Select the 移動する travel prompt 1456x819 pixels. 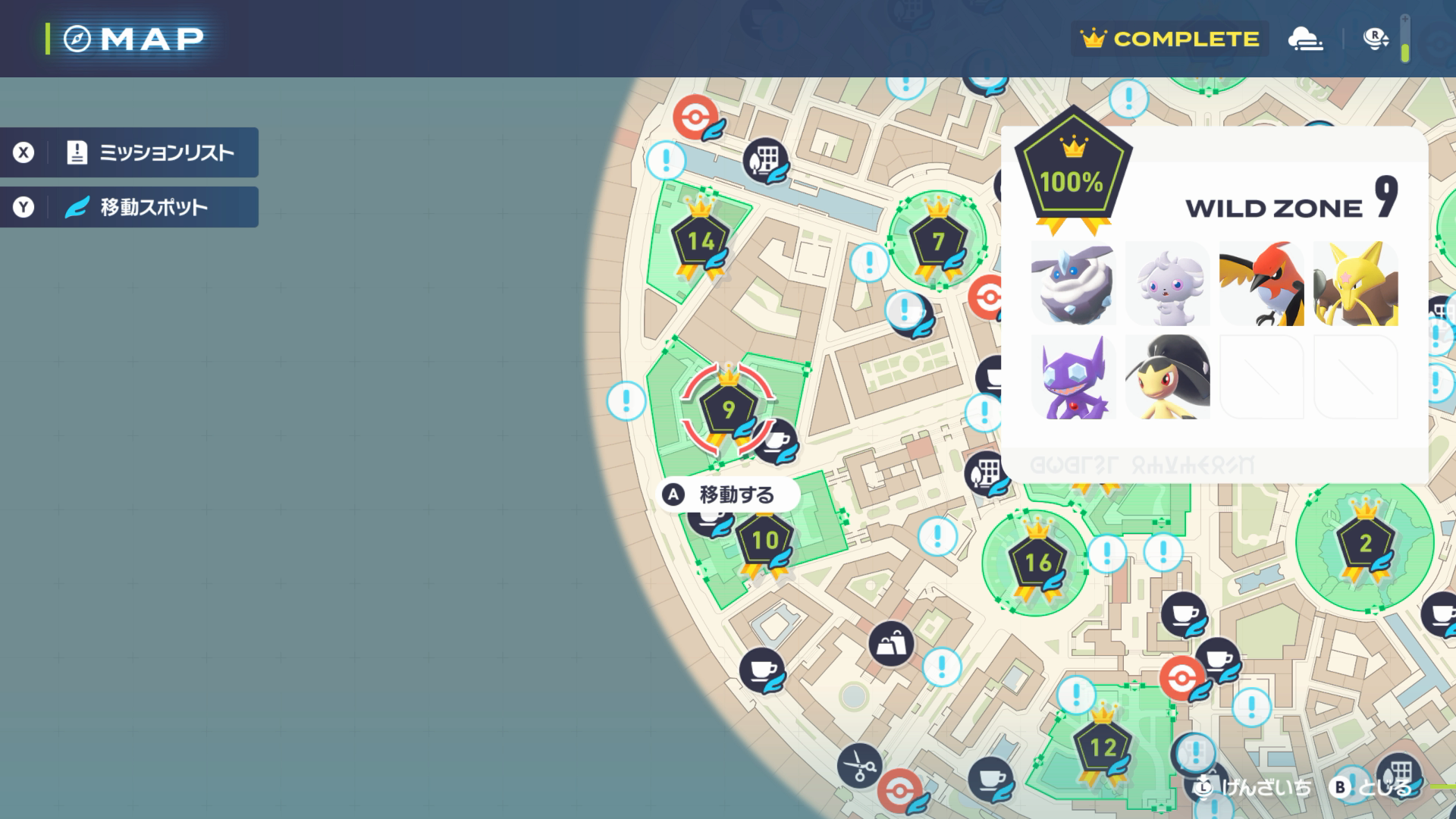(726, 495)
